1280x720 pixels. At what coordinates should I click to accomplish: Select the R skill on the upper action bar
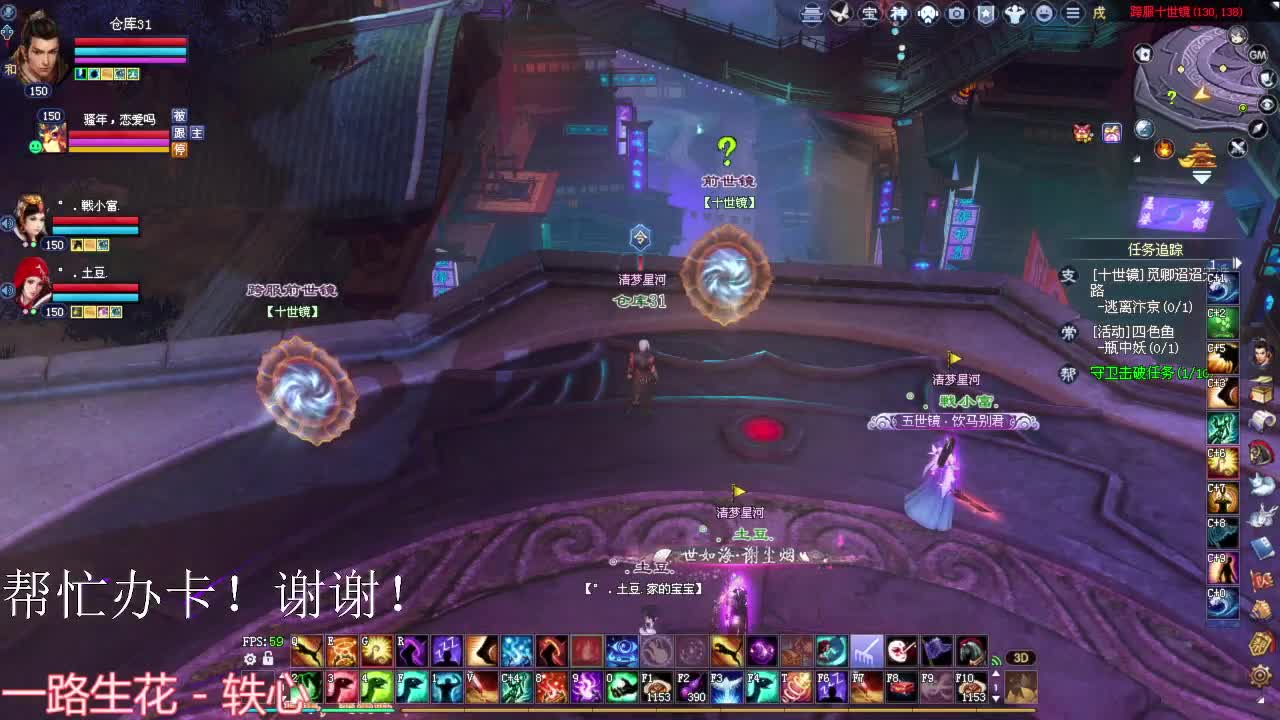pos(413,651)
